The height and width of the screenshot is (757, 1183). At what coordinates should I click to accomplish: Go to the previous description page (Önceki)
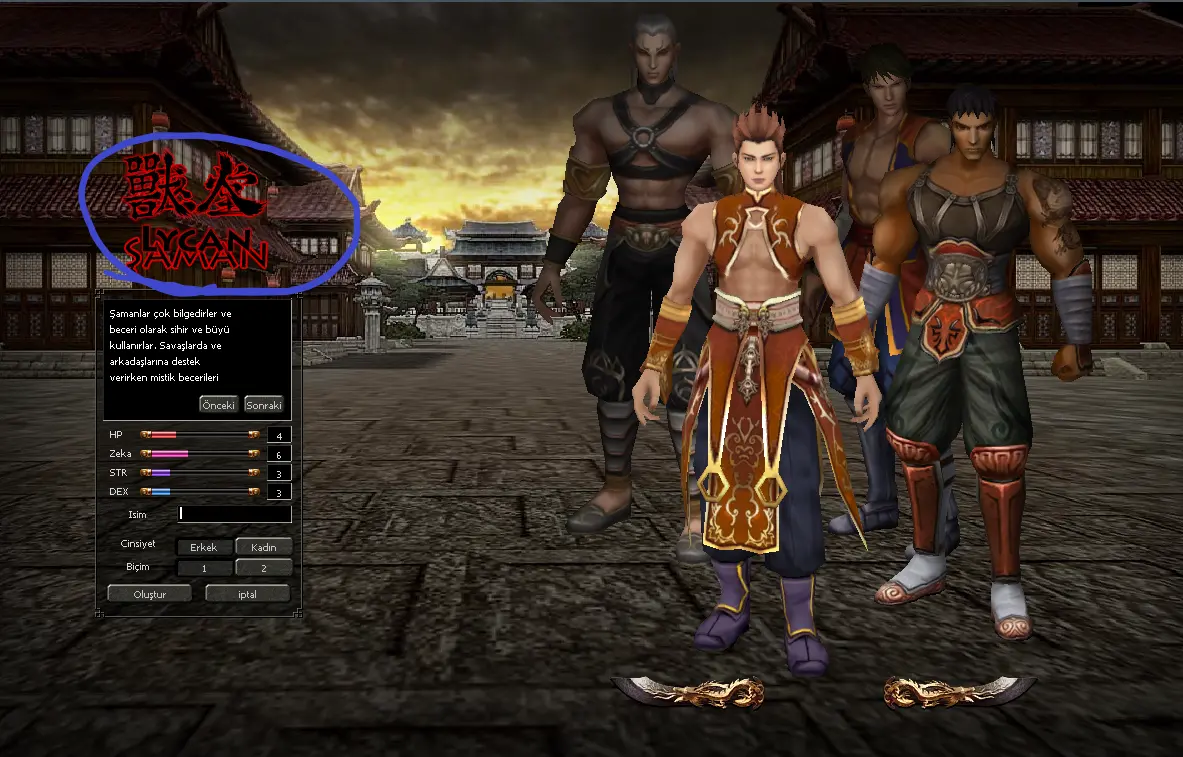coord(218,405)
